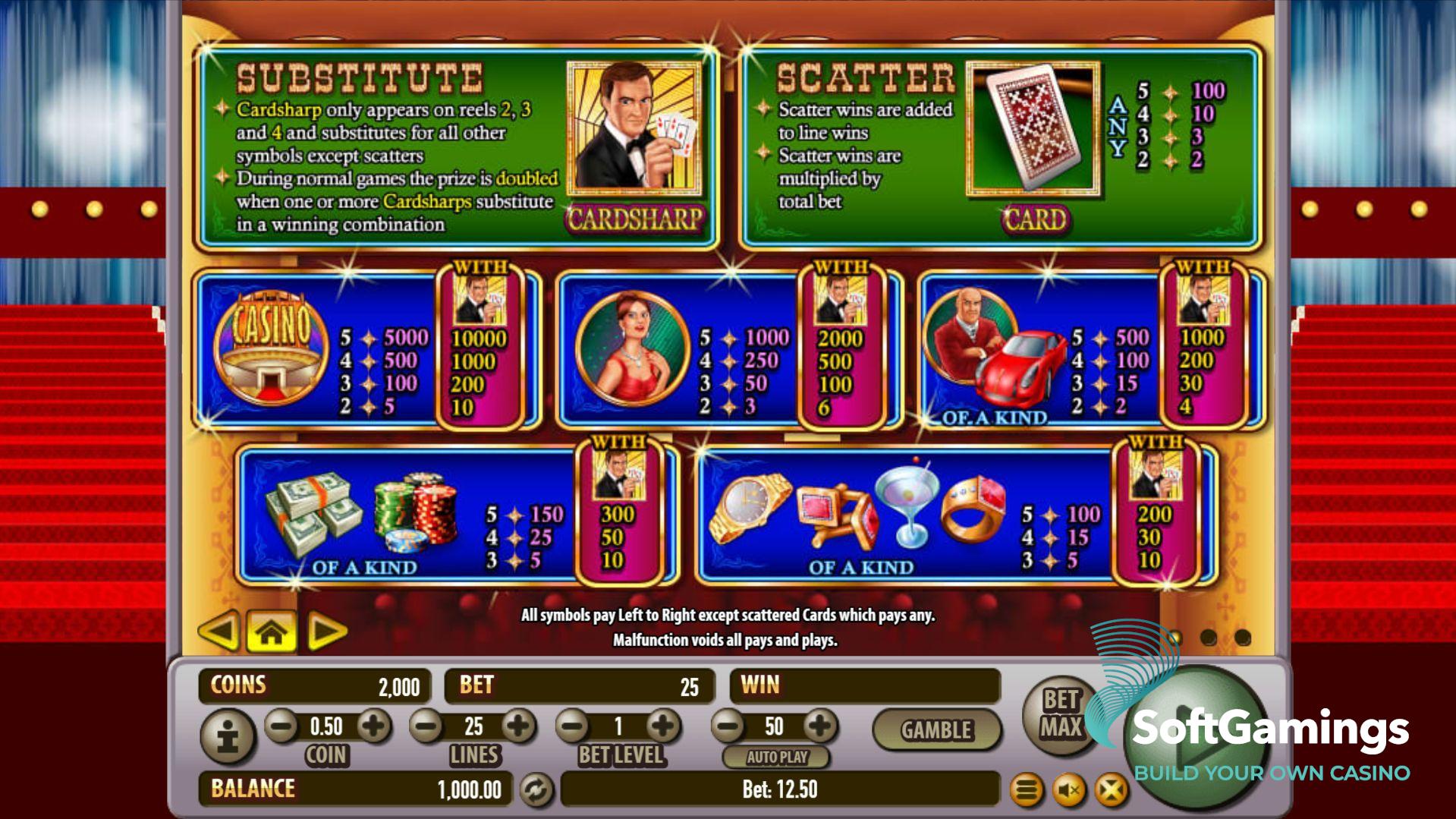The image size is (1456, 819).
Task: Reduce the number of lines
Action: 427,726
